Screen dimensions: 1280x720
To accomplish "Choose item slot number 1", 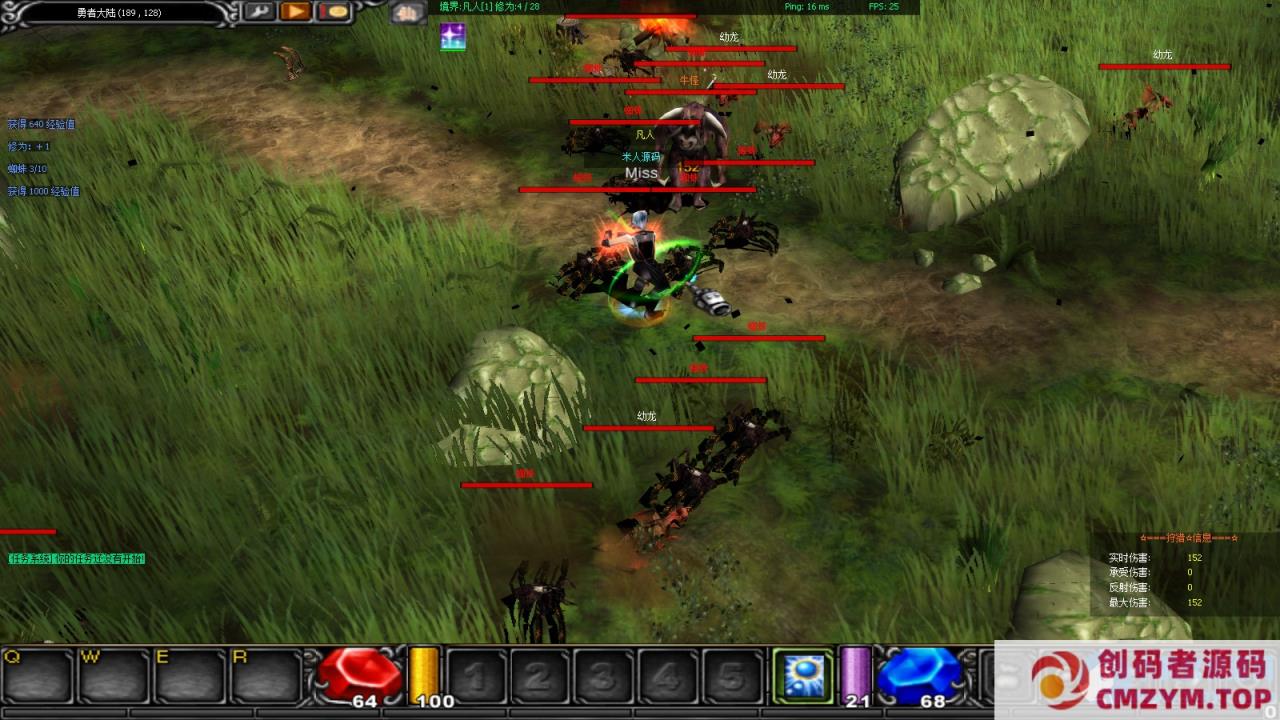I will pyautogui.click(x=475, y=675).
